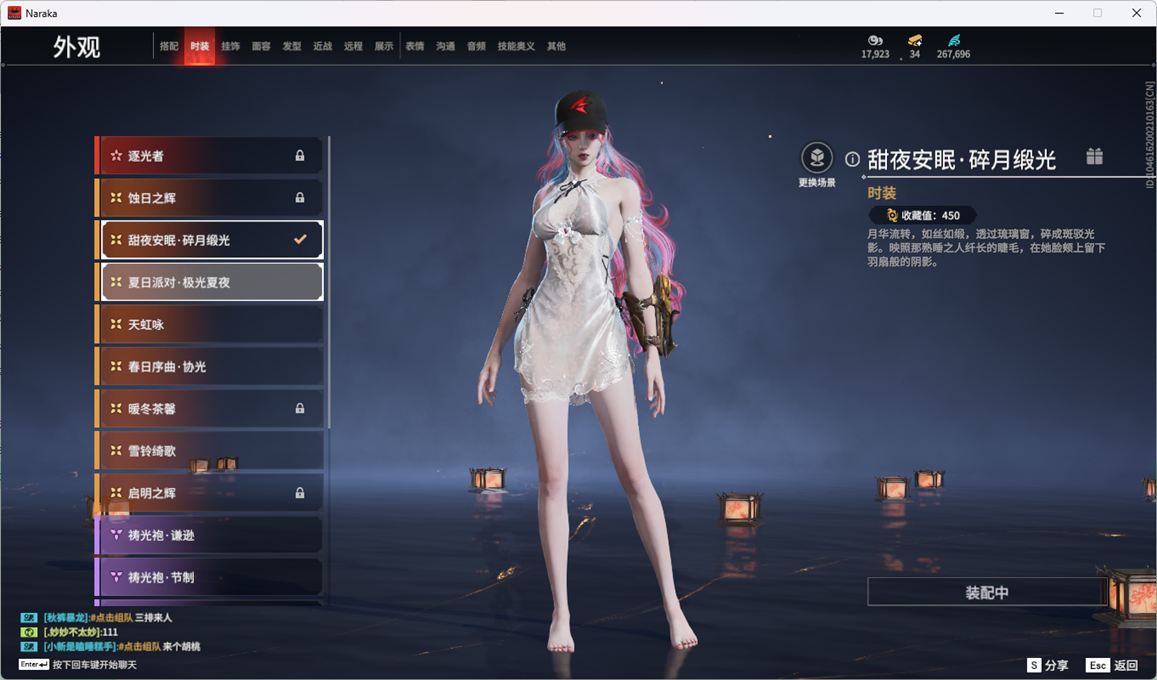This screenshot has width=1157, height=680.
Task: Choose the 春日序曲·协光 outfit
Action: coord(210,367)
